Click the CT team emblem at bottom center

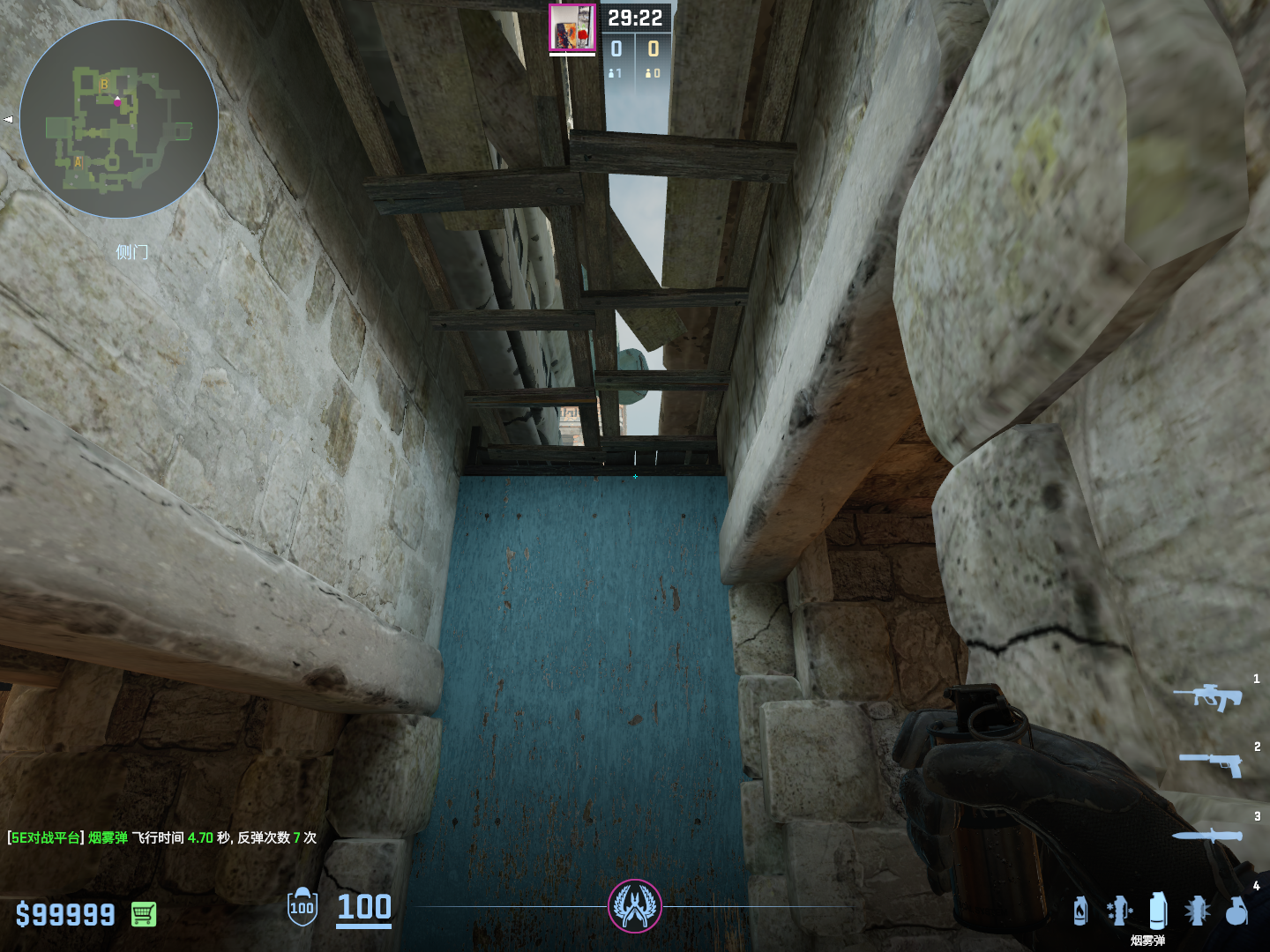coord(635,905)
